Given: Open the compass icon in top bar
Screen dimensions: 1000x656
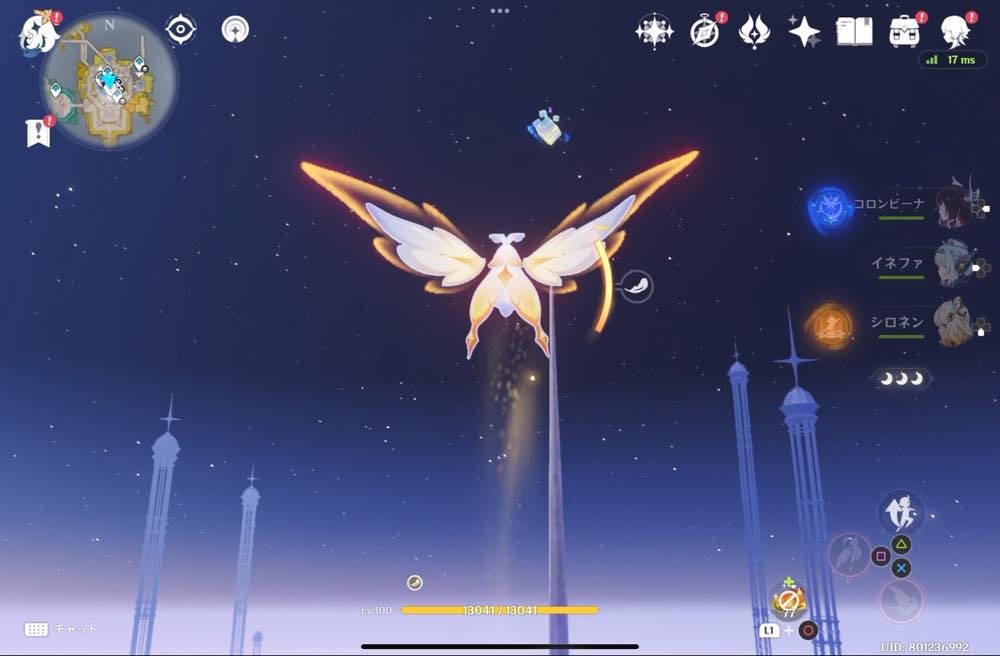Looking at the screenshot, I should [x=705, y=32].
